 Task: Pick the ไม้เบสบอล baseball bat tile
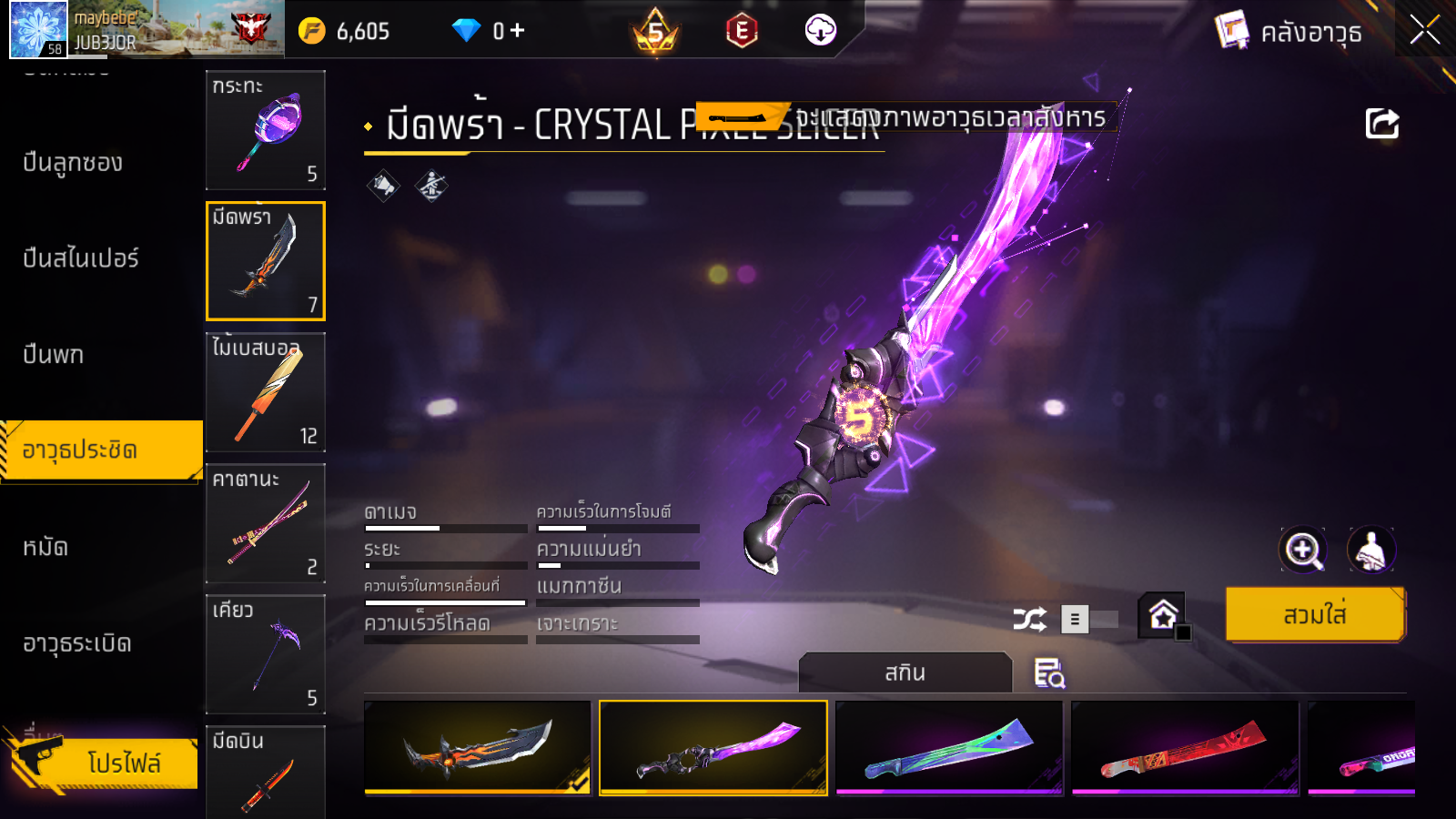point(265,392)
